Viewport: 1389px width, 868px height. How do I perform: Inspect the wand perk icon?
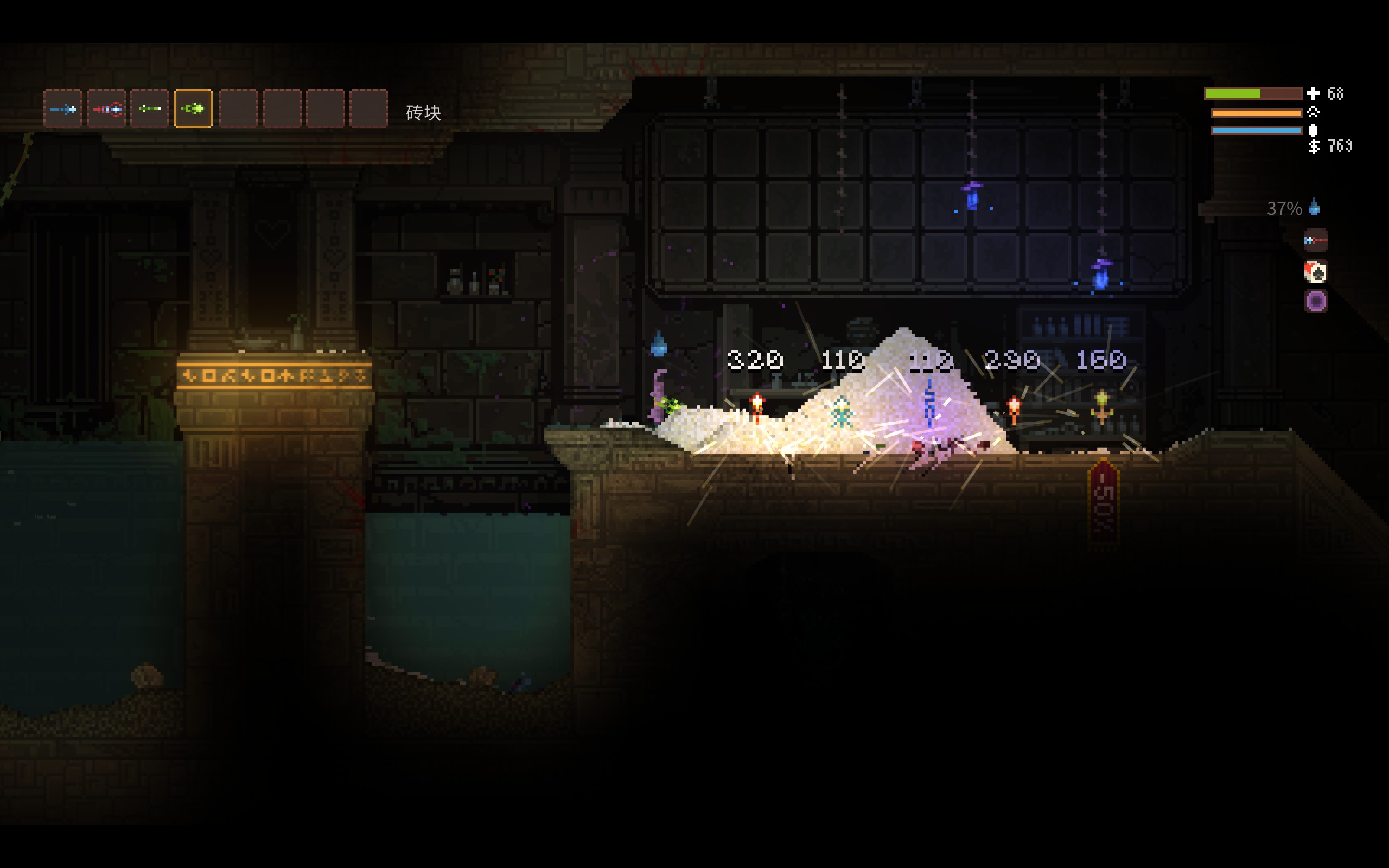[1316, 240]
